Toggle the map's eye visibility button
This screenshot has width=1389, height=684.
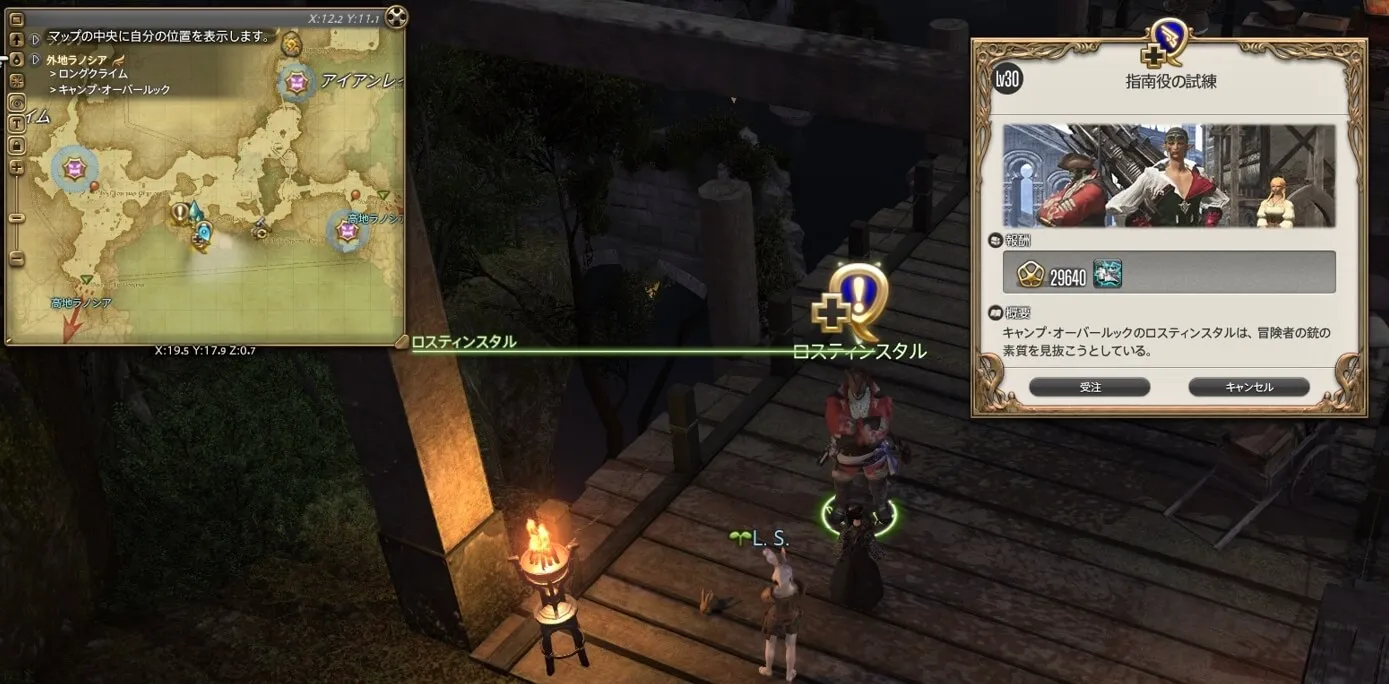point(17,102)
